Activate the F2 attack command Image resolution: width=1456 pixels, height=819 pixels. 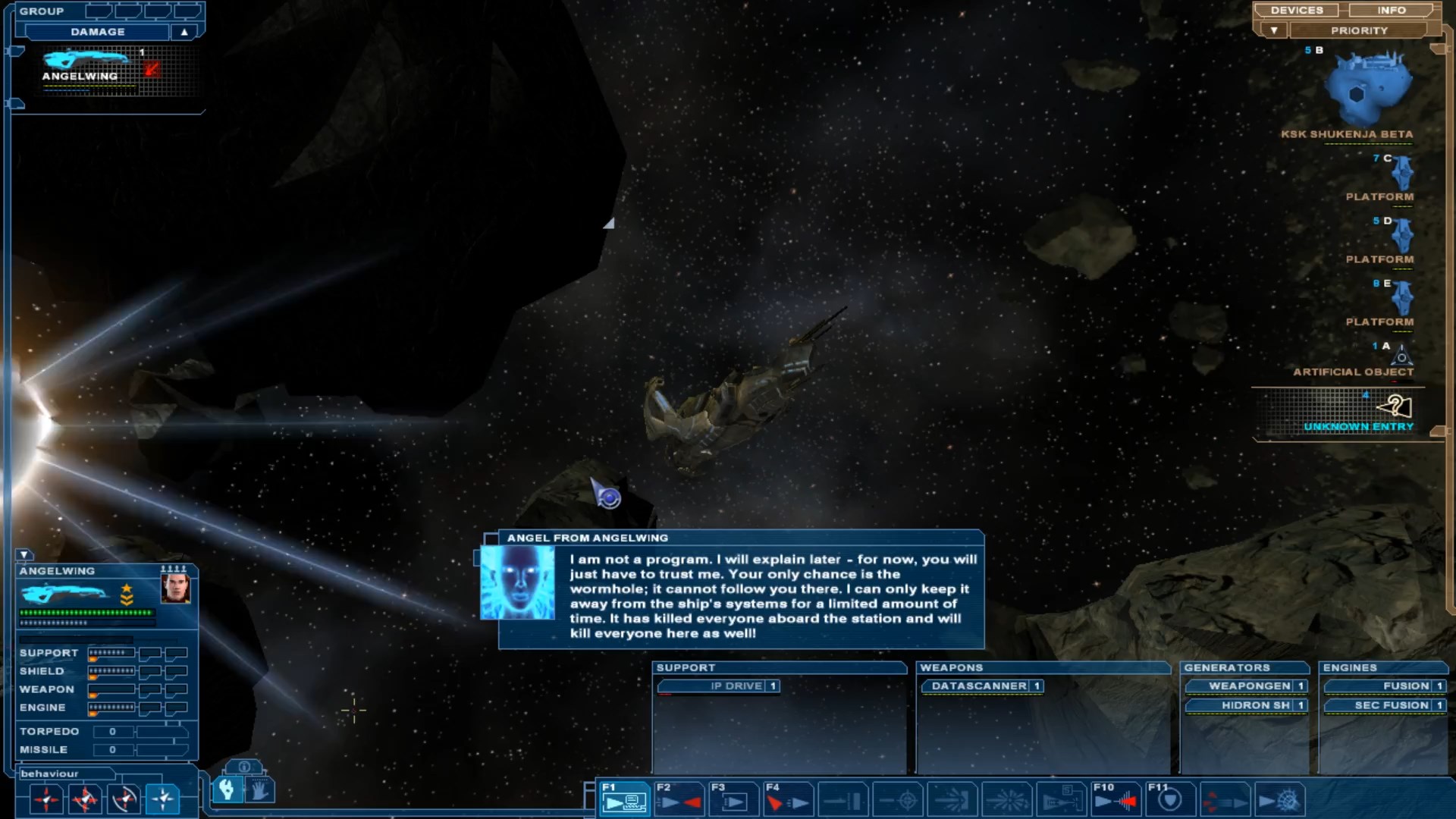click(x=679, y=799)
